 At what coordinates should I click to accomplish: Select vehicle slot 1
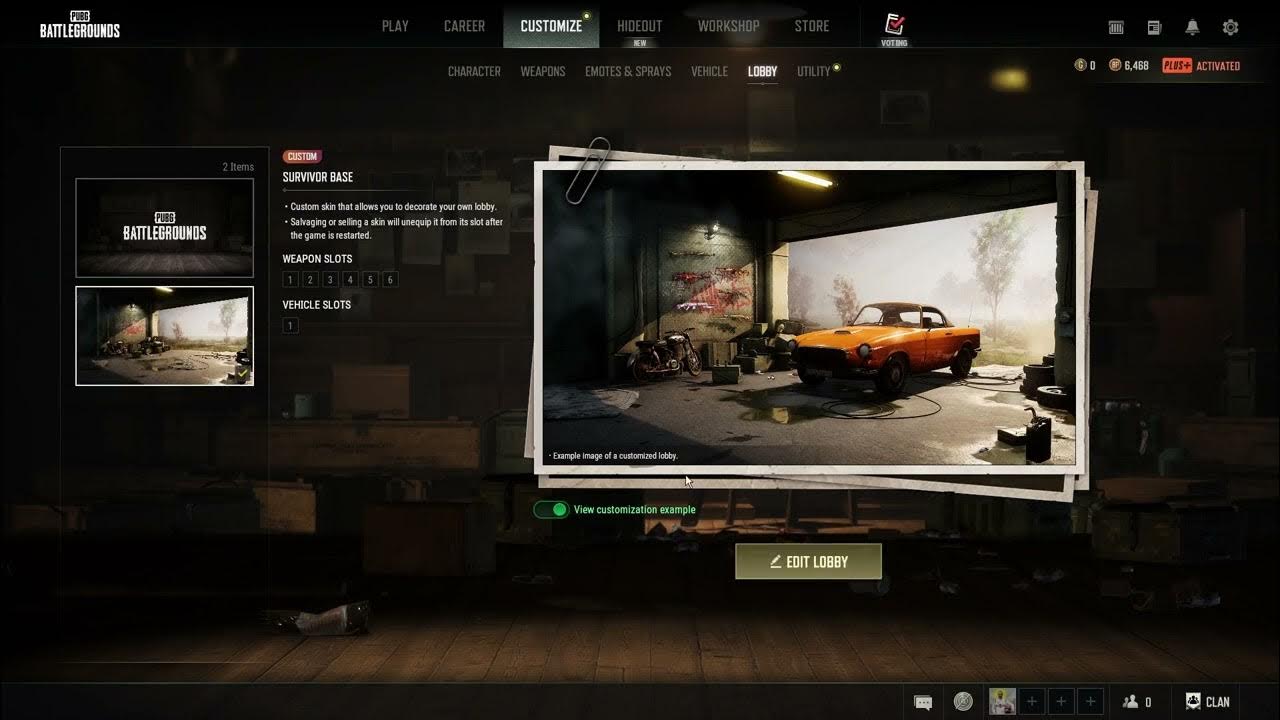290,325
